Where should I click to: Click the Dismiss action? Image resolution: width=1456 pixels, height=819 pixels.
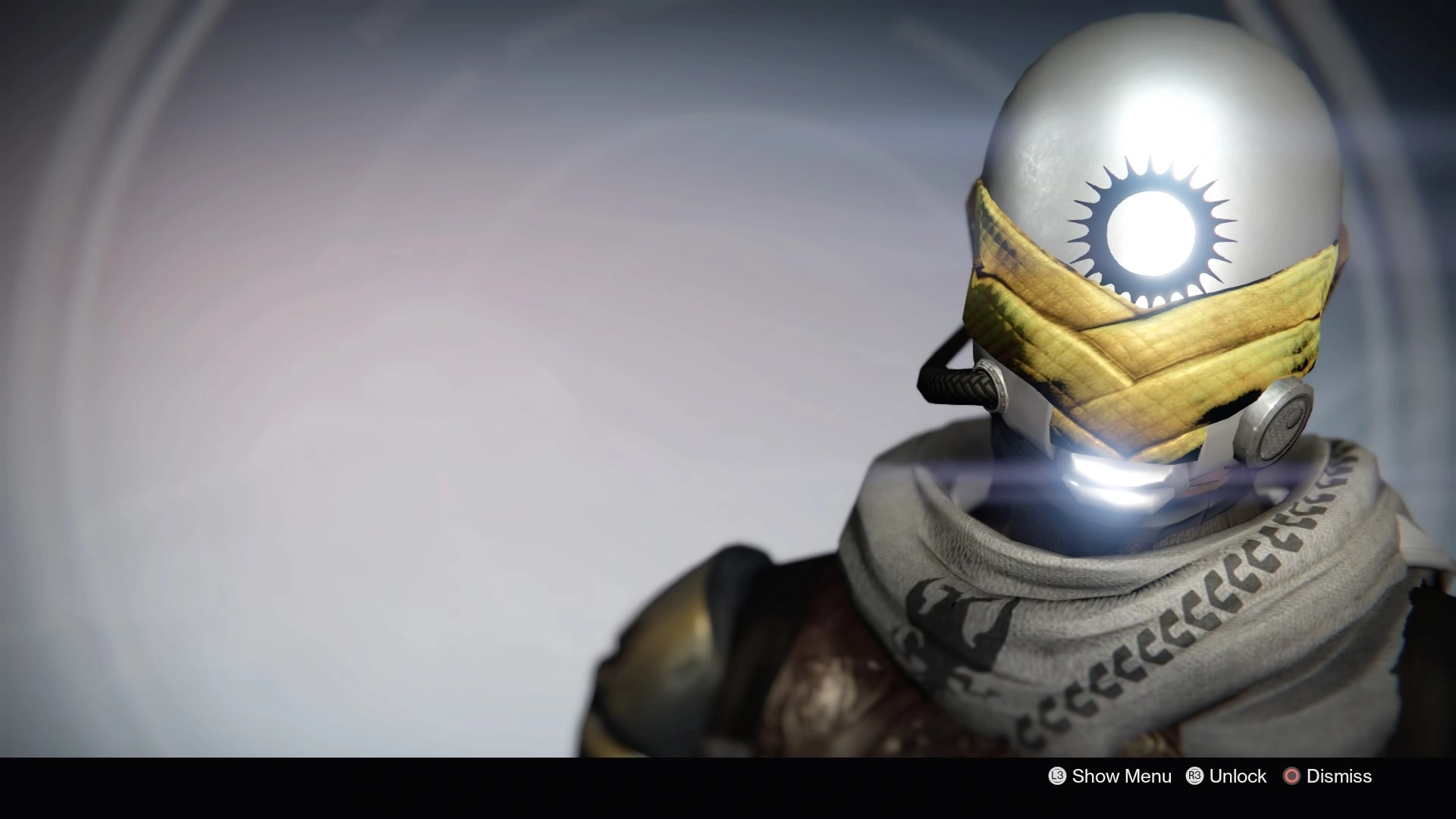(x=1338, y=776)
